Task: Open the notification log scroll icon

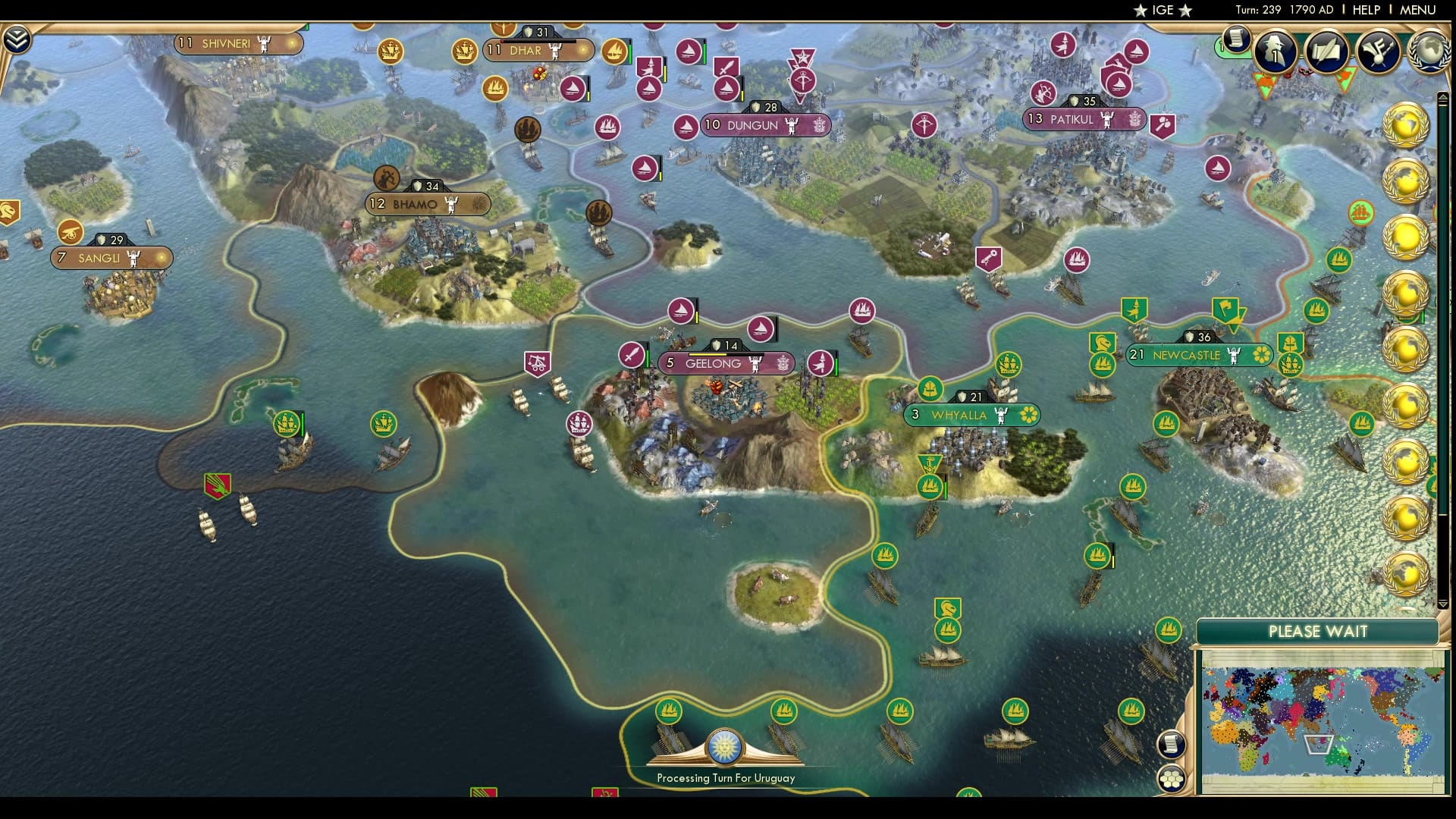Action: pos(1236,38)
